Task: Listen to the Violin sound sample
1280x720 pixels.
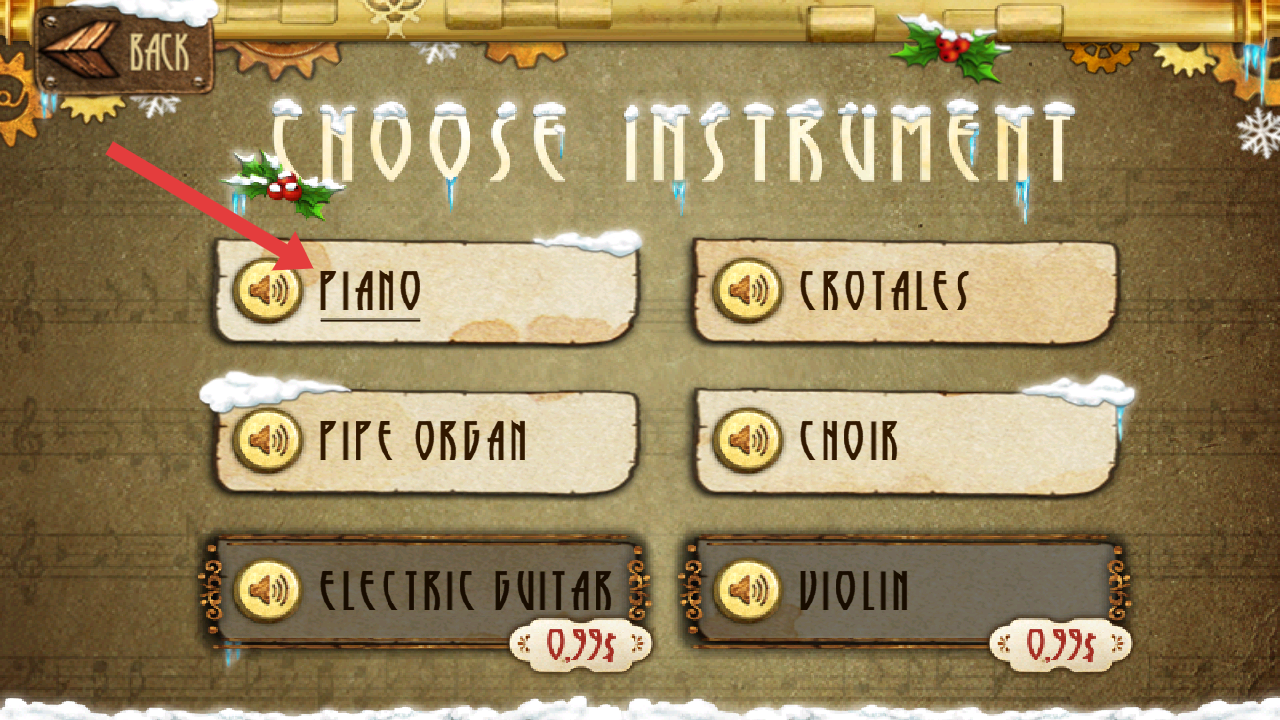Action: point(747,590)
